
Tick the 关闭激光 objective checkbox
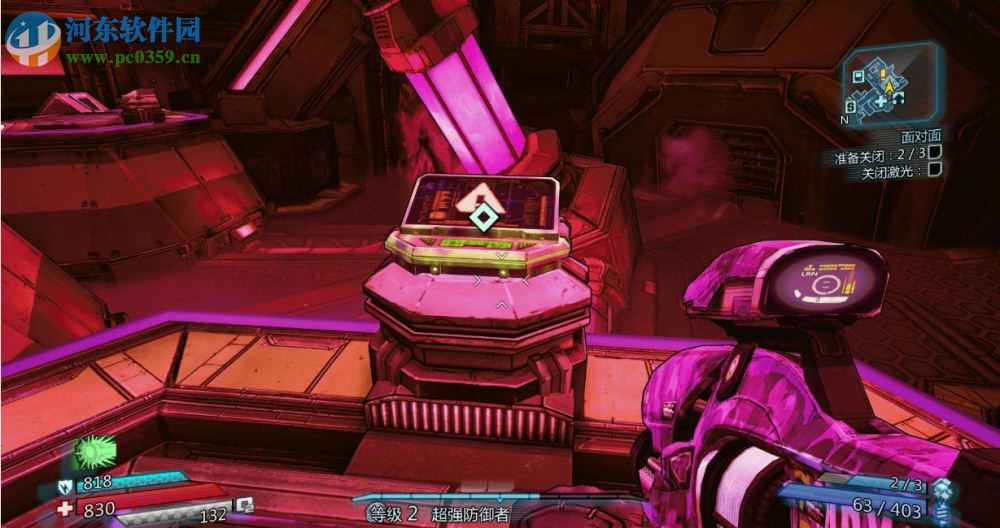934,170
